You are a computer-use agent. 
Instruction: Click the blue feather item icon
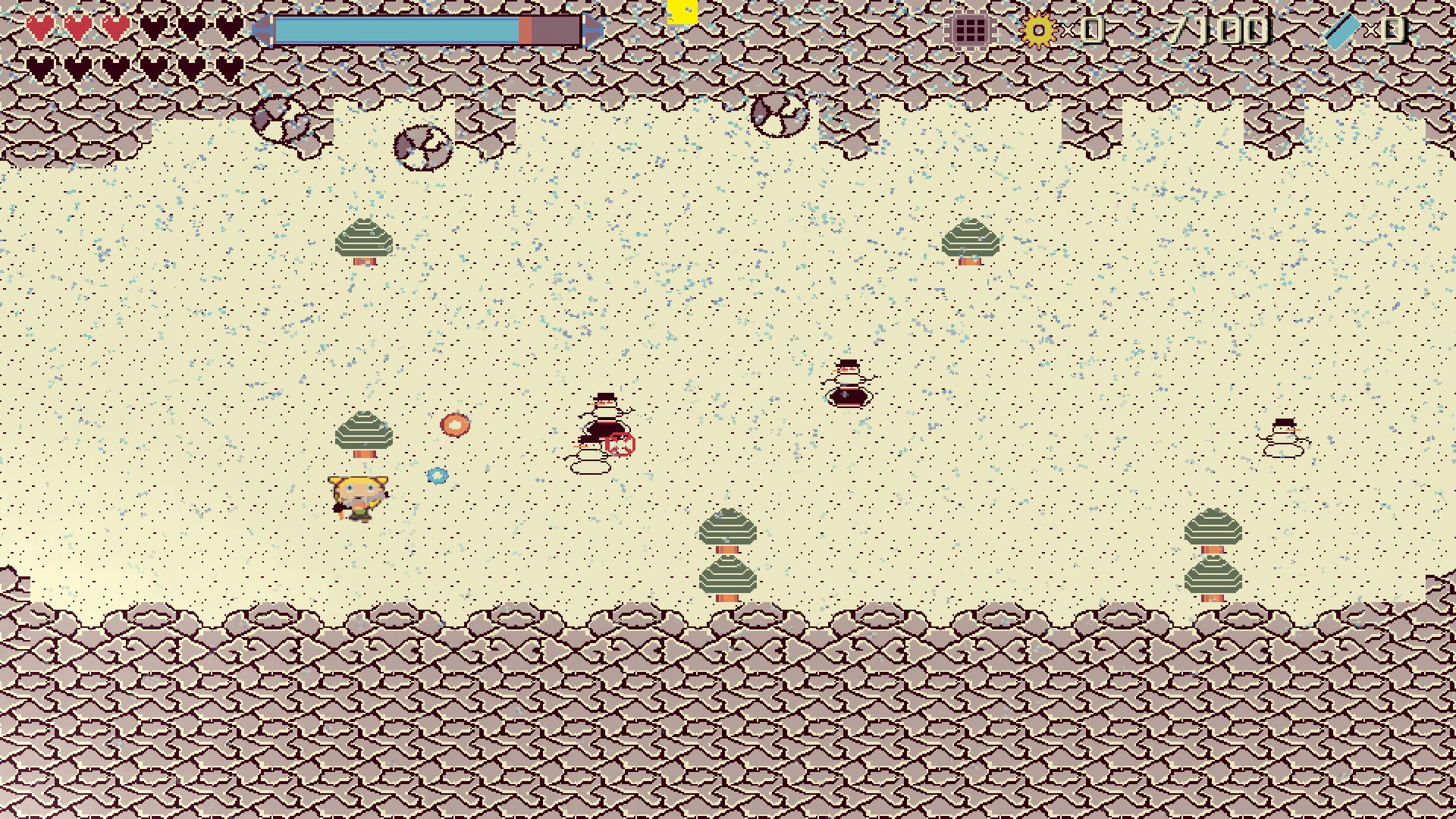[1341, 30]
